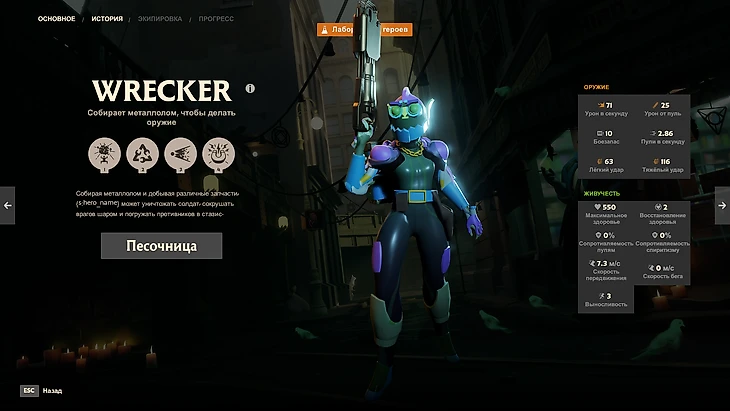730x411 pixels.
Task: Go to the previous hero with left arrow
Action: (x=8, y=205)
